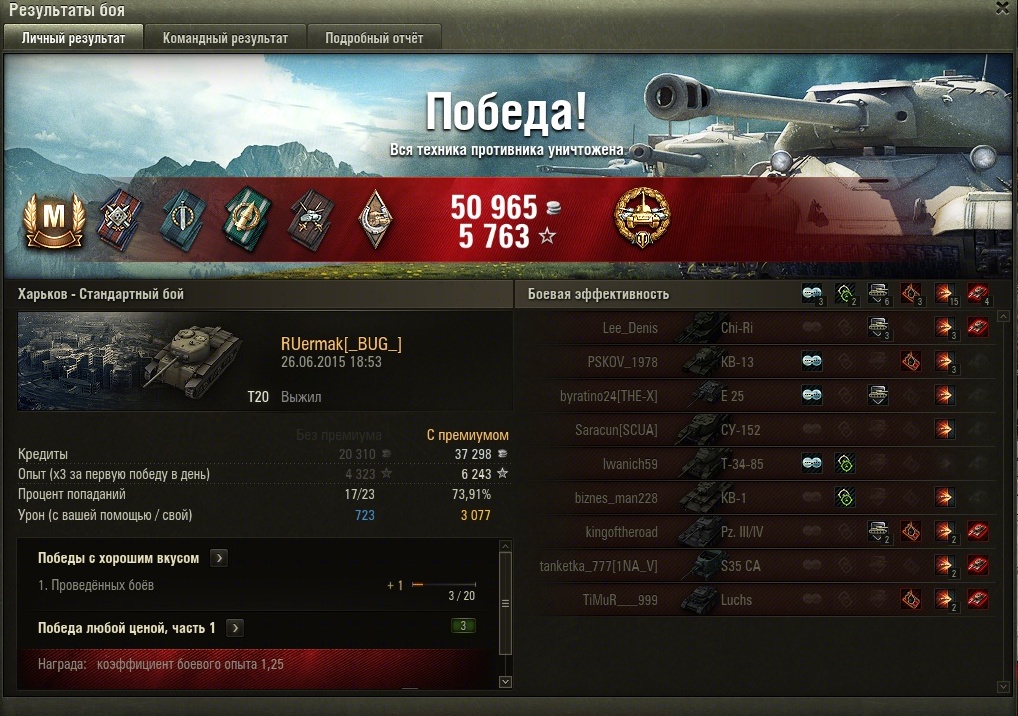Select the Личный результат tab

coord(73,38)
